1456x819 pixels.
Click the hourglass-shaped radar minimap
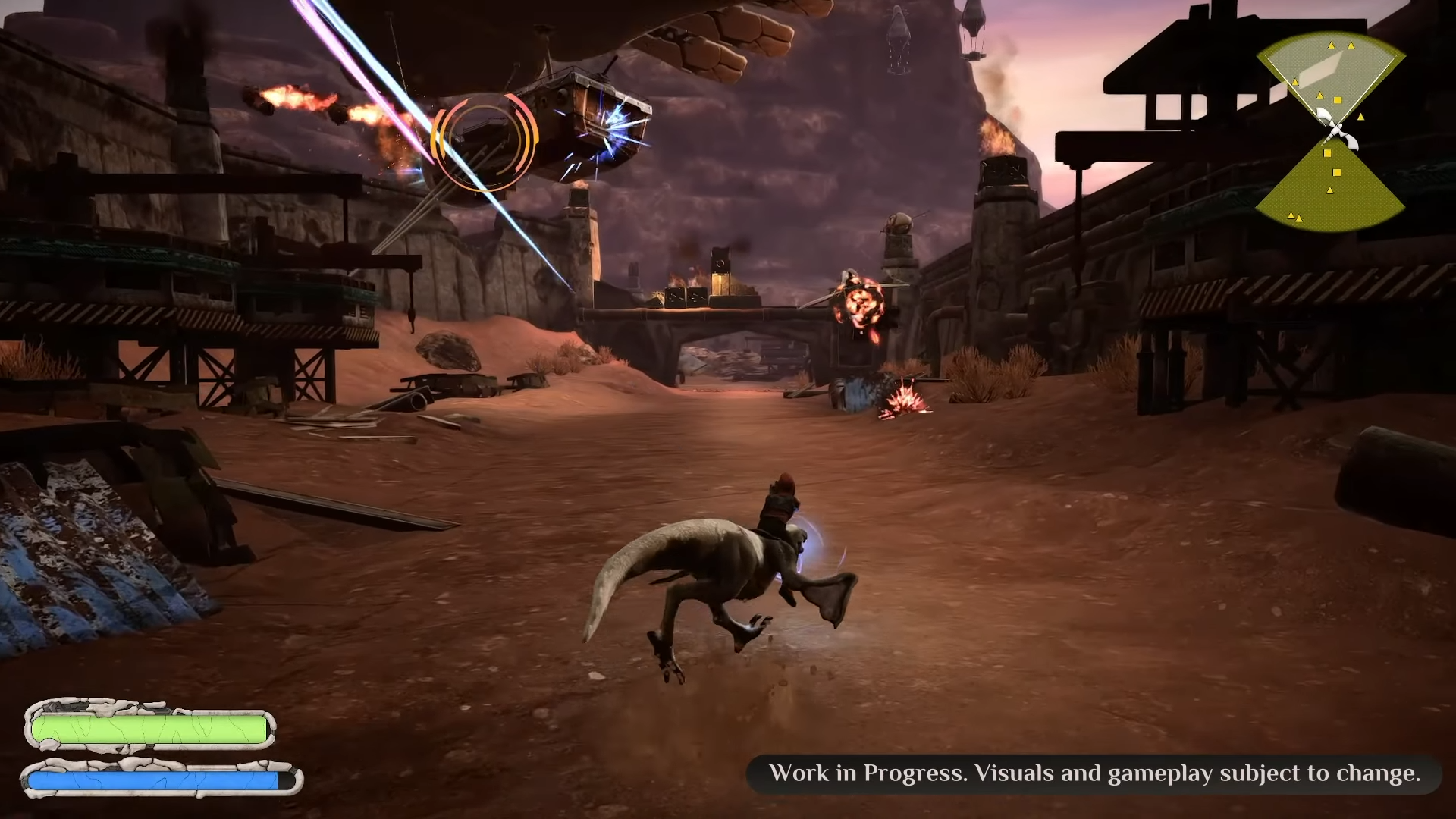point(1331,133)
